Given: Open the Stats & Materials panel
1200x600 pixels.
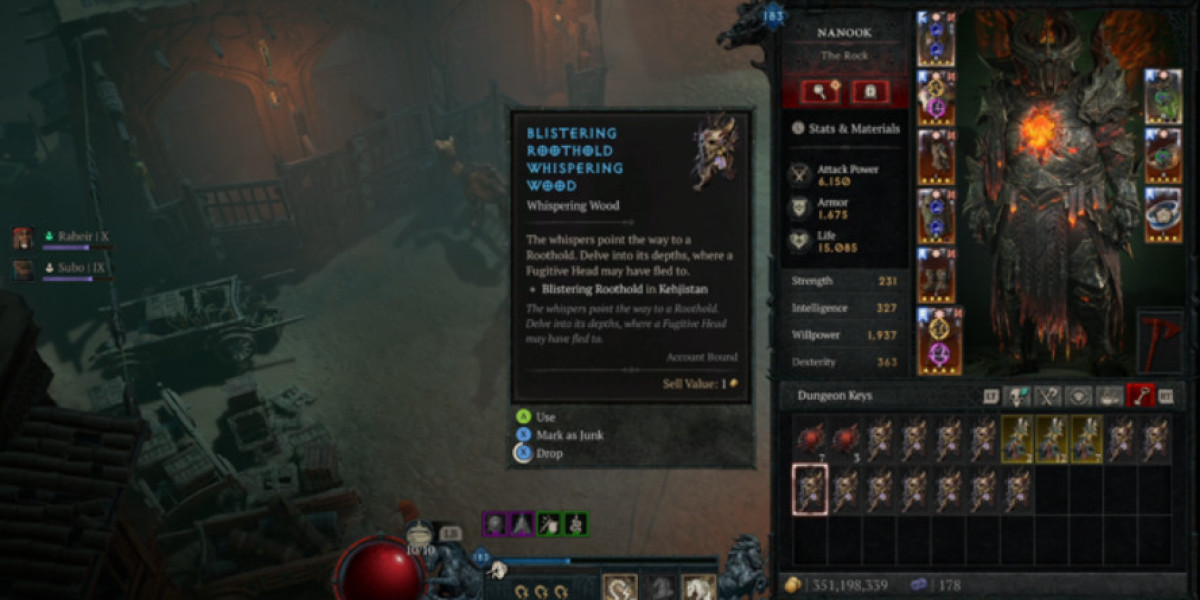Looking at the screenshot, I should click(846, 128).
